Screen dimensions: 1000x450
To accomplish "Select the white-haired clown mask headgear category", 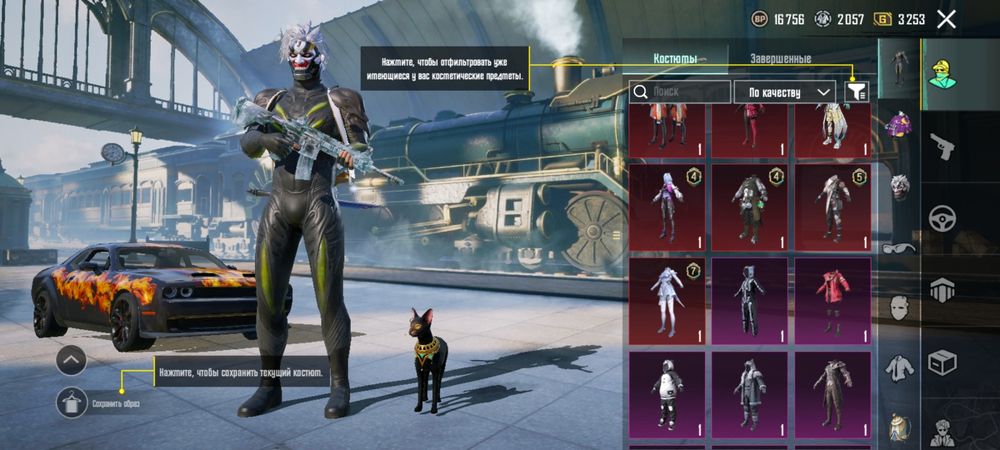I will [899, 187].
